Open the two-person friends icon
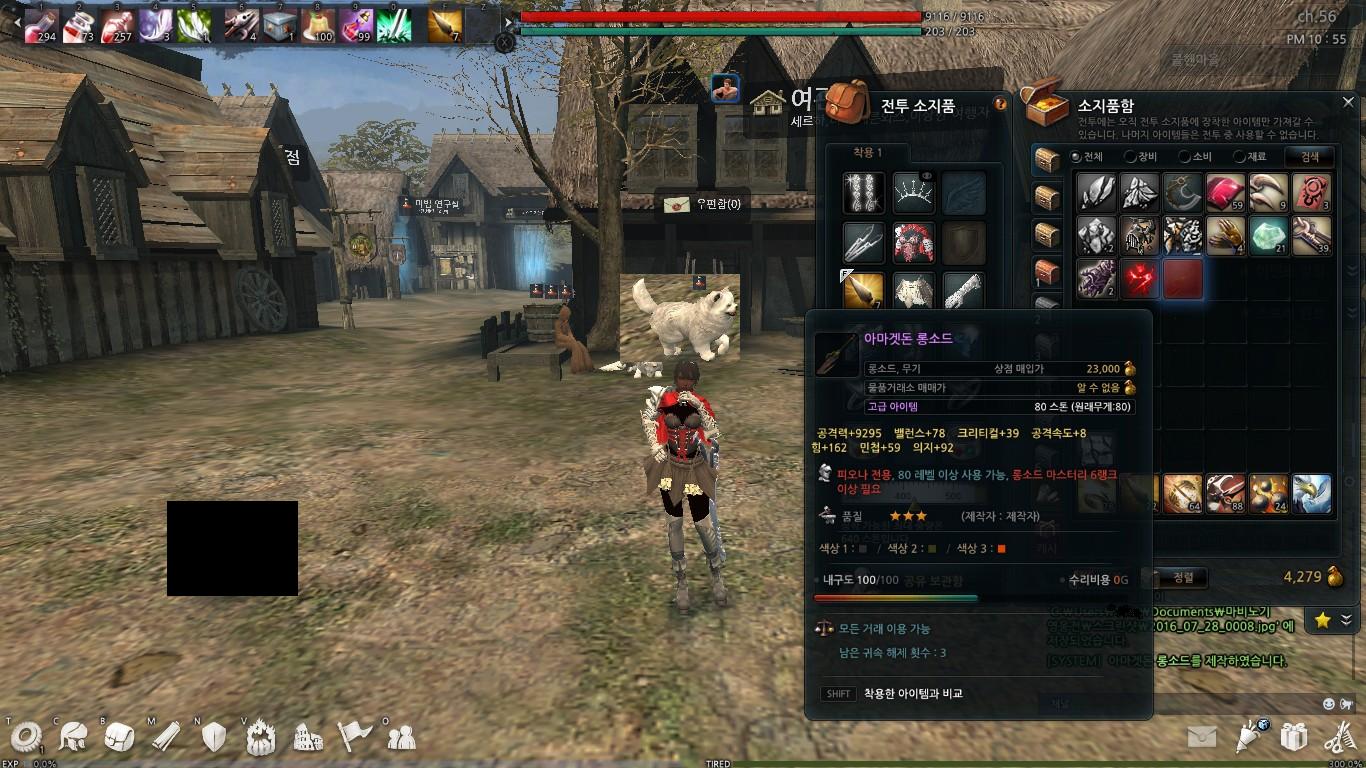This screenshot has height=768, width=1366. pyautogui.click(x=401, y=737)
